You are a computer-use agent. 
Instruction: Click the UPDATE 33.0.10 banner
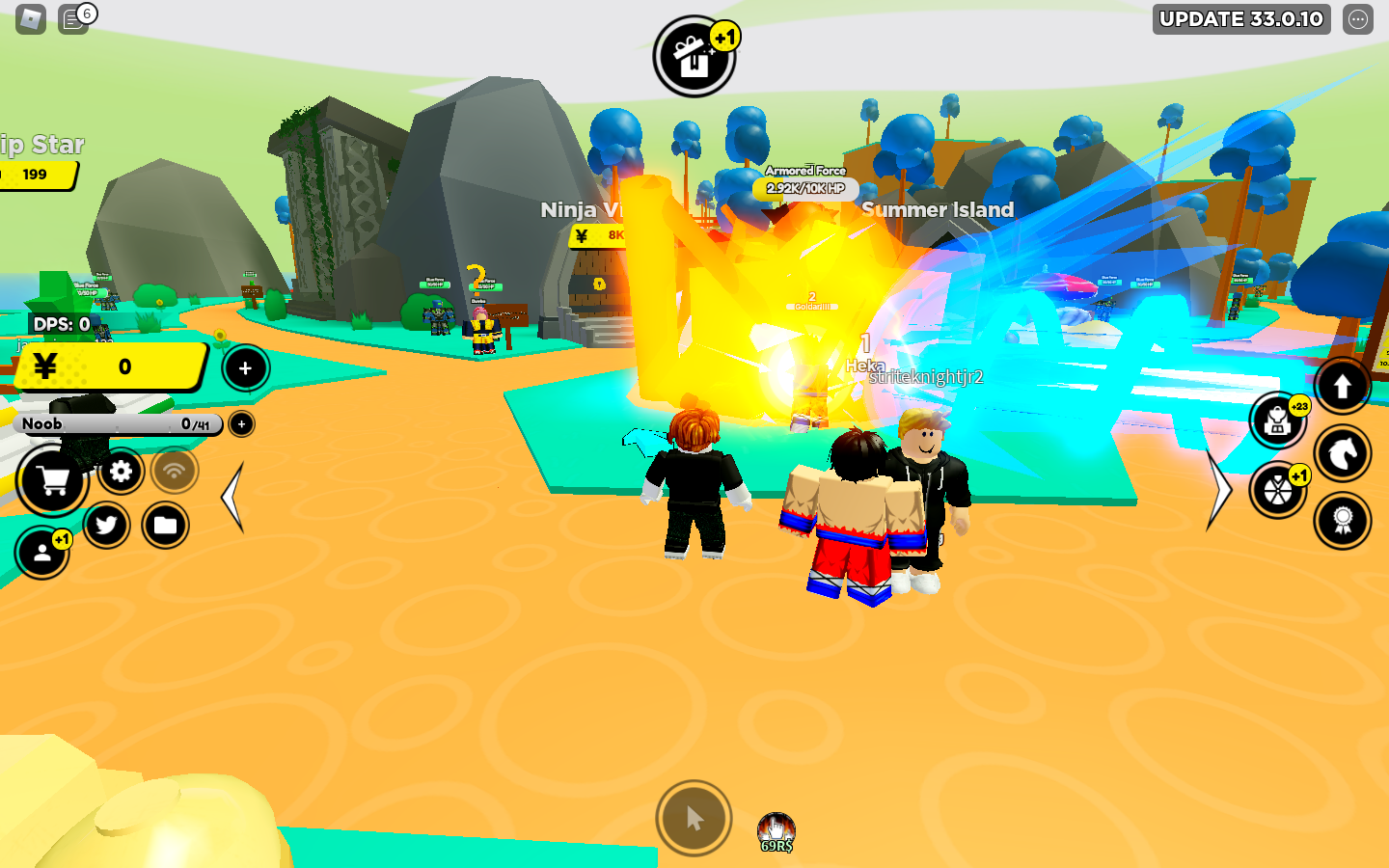(1240, 19)
